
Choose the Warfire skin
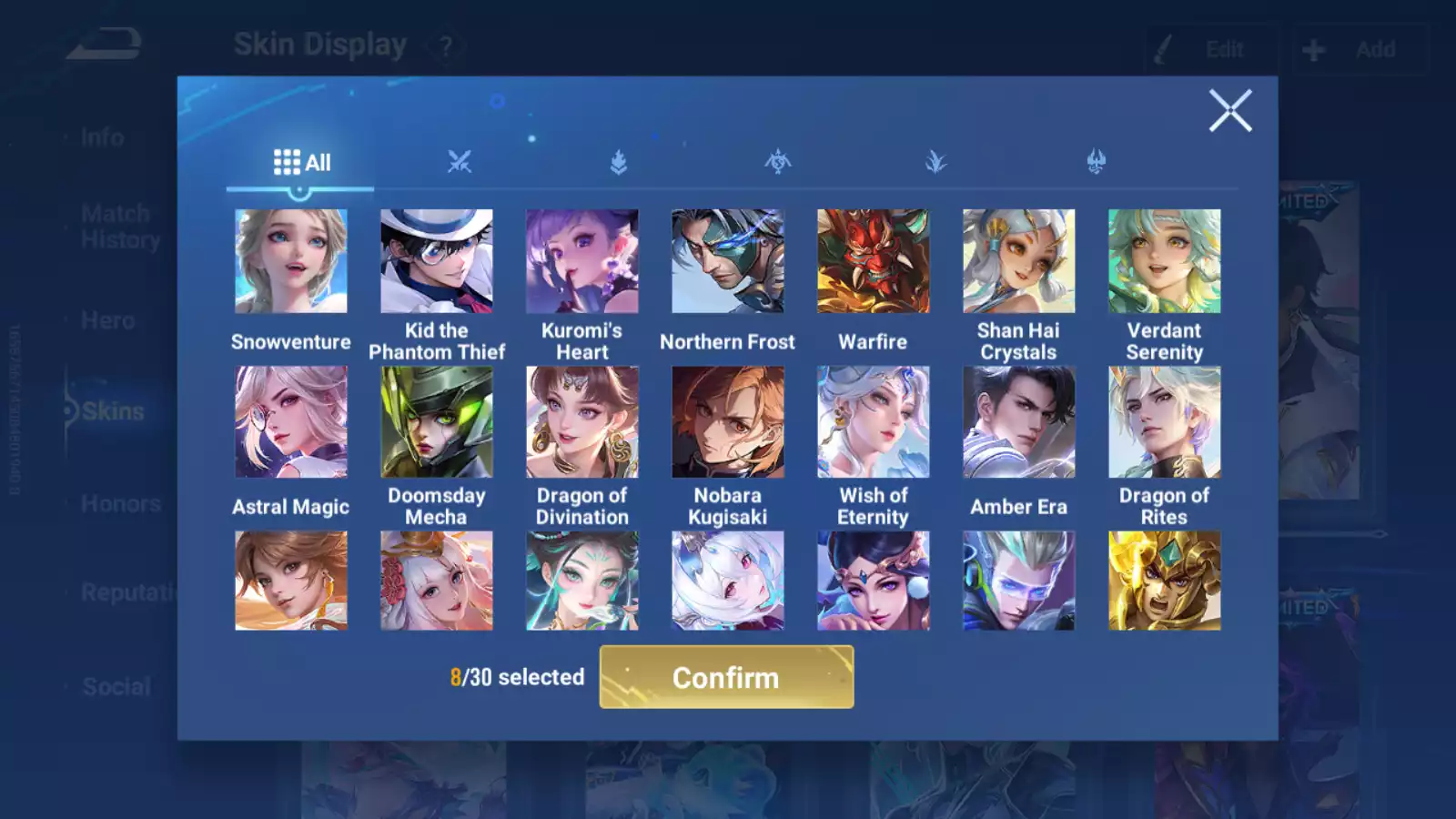point(874,261)
